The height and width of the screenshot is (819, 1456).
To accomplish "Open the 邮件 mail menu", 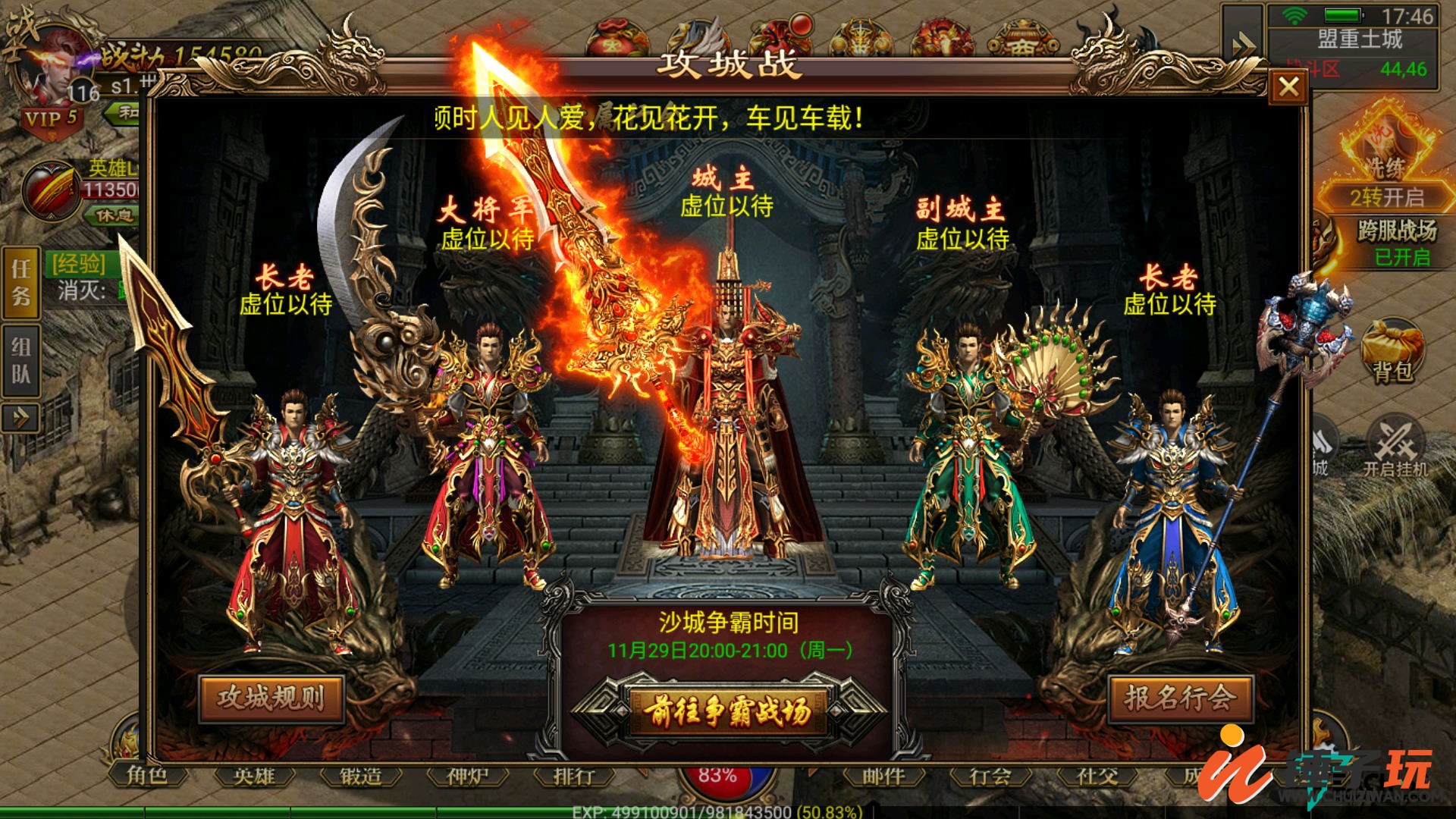I will pos(884,776).
